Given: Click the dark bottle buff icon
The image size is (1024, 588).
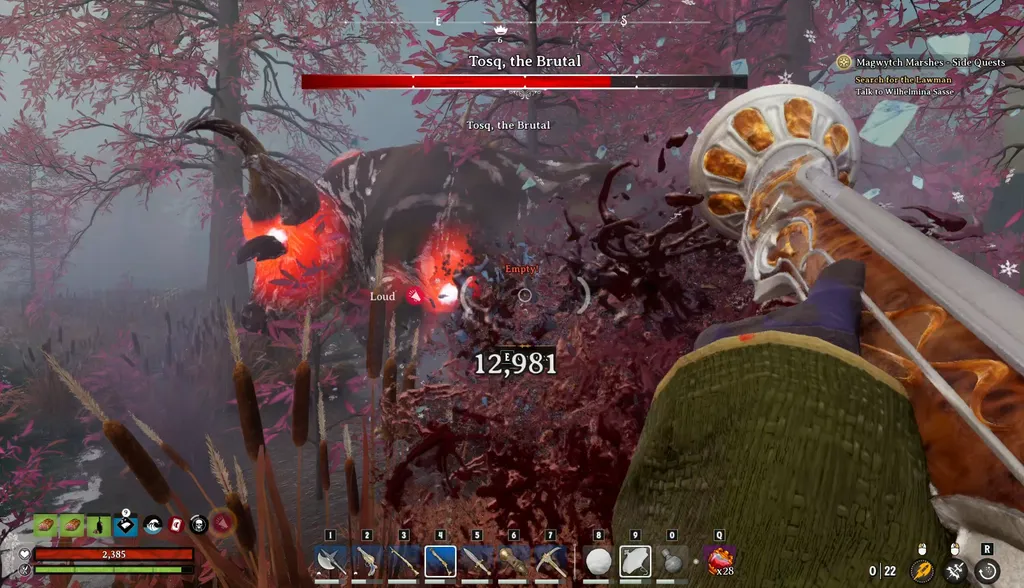Looking at the screenshot, I should [100, 524].
